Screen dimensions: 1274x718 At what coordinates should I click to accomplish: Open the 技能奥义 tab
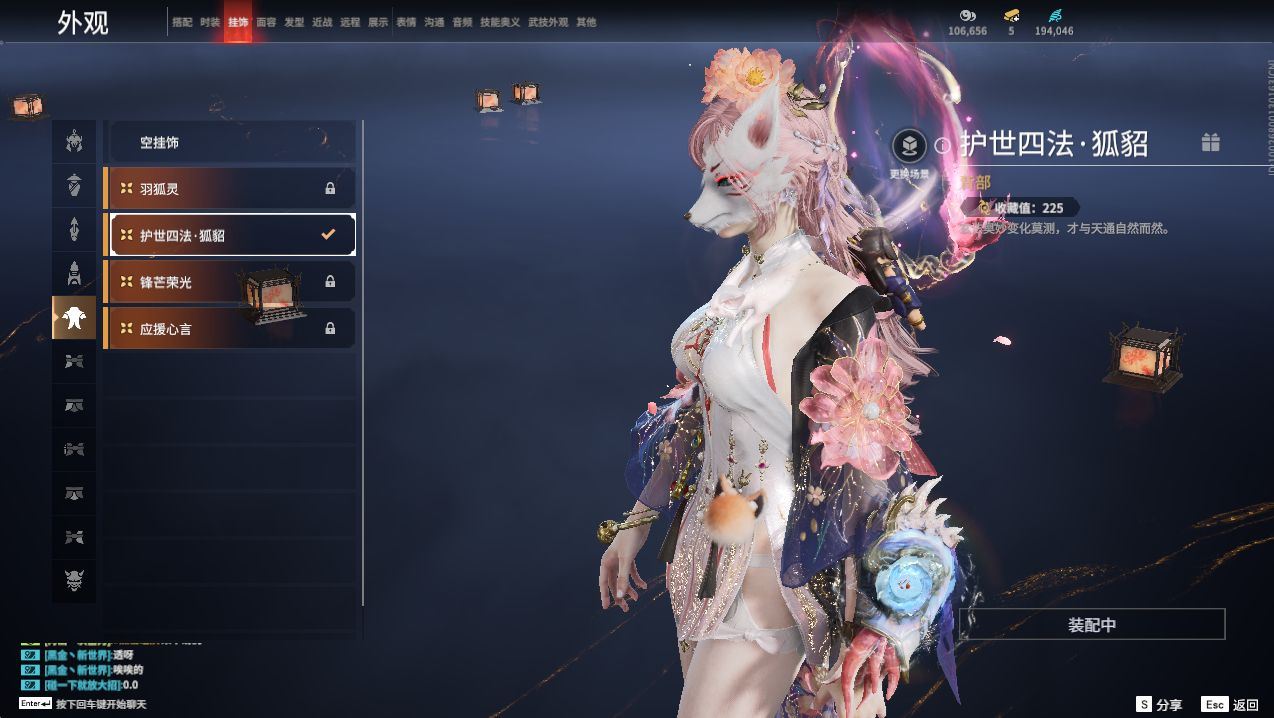point(500,22)
